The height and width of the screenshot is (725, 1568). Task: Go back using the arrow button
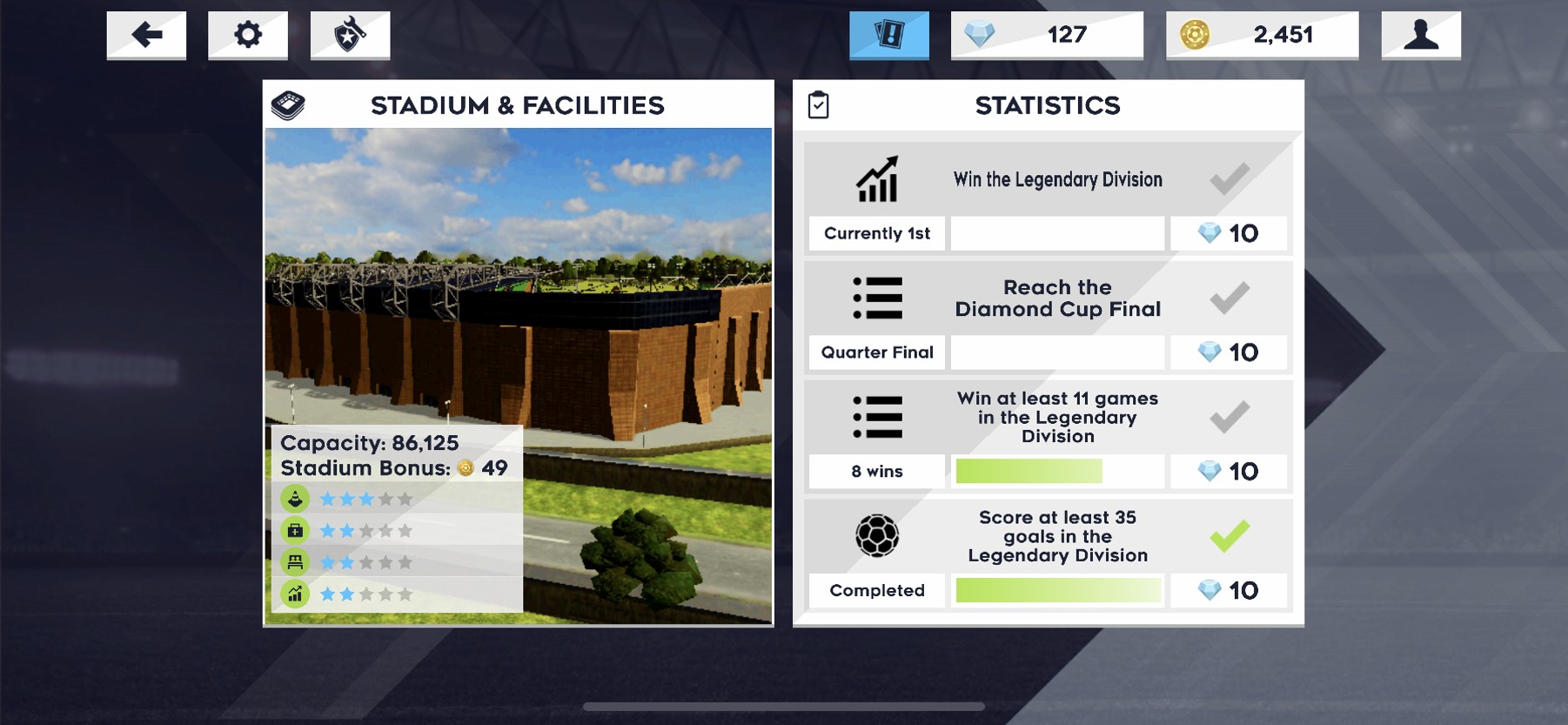146,35
